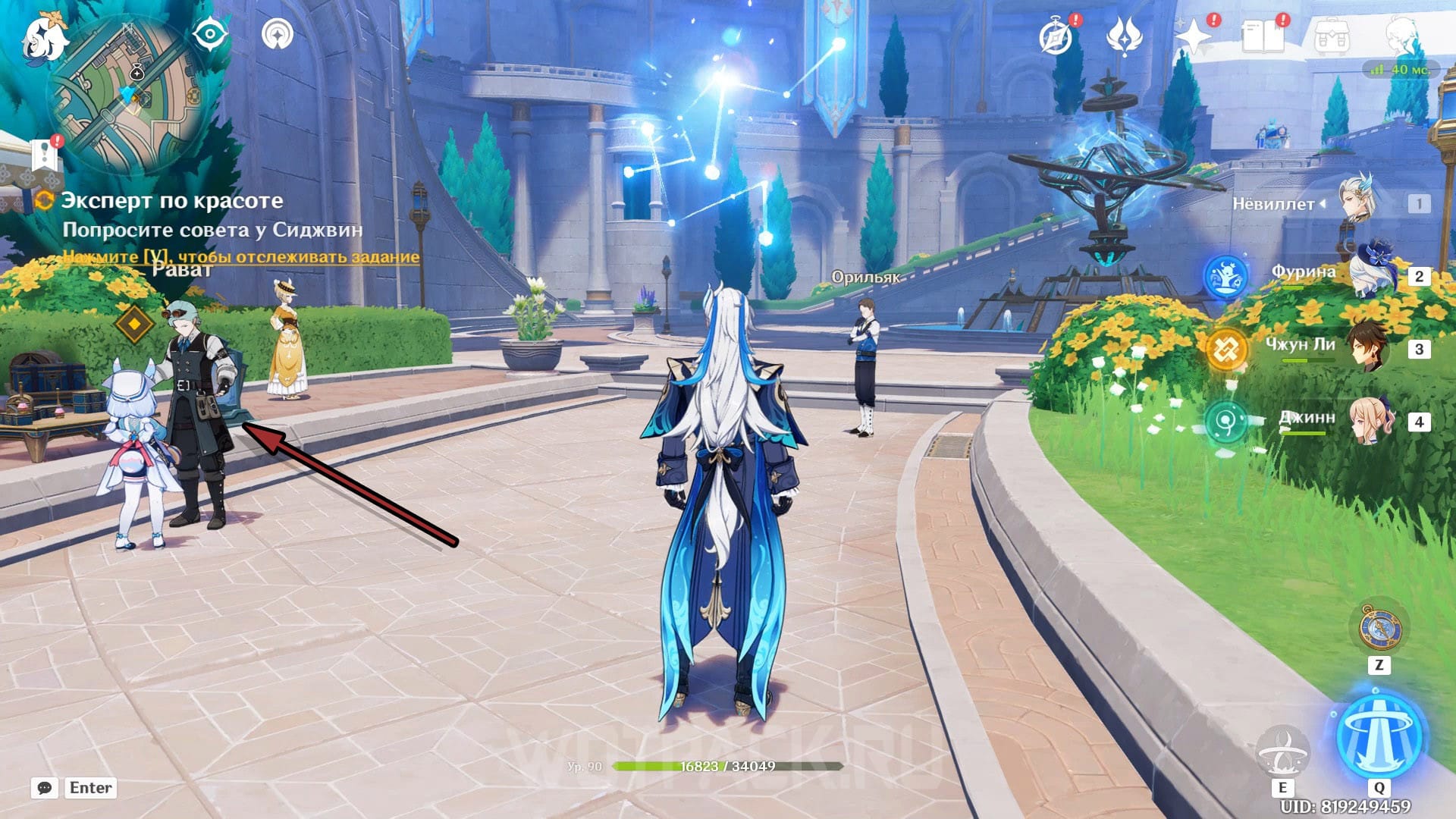Open the quest bookmark icon with alert

click(45, 154)
